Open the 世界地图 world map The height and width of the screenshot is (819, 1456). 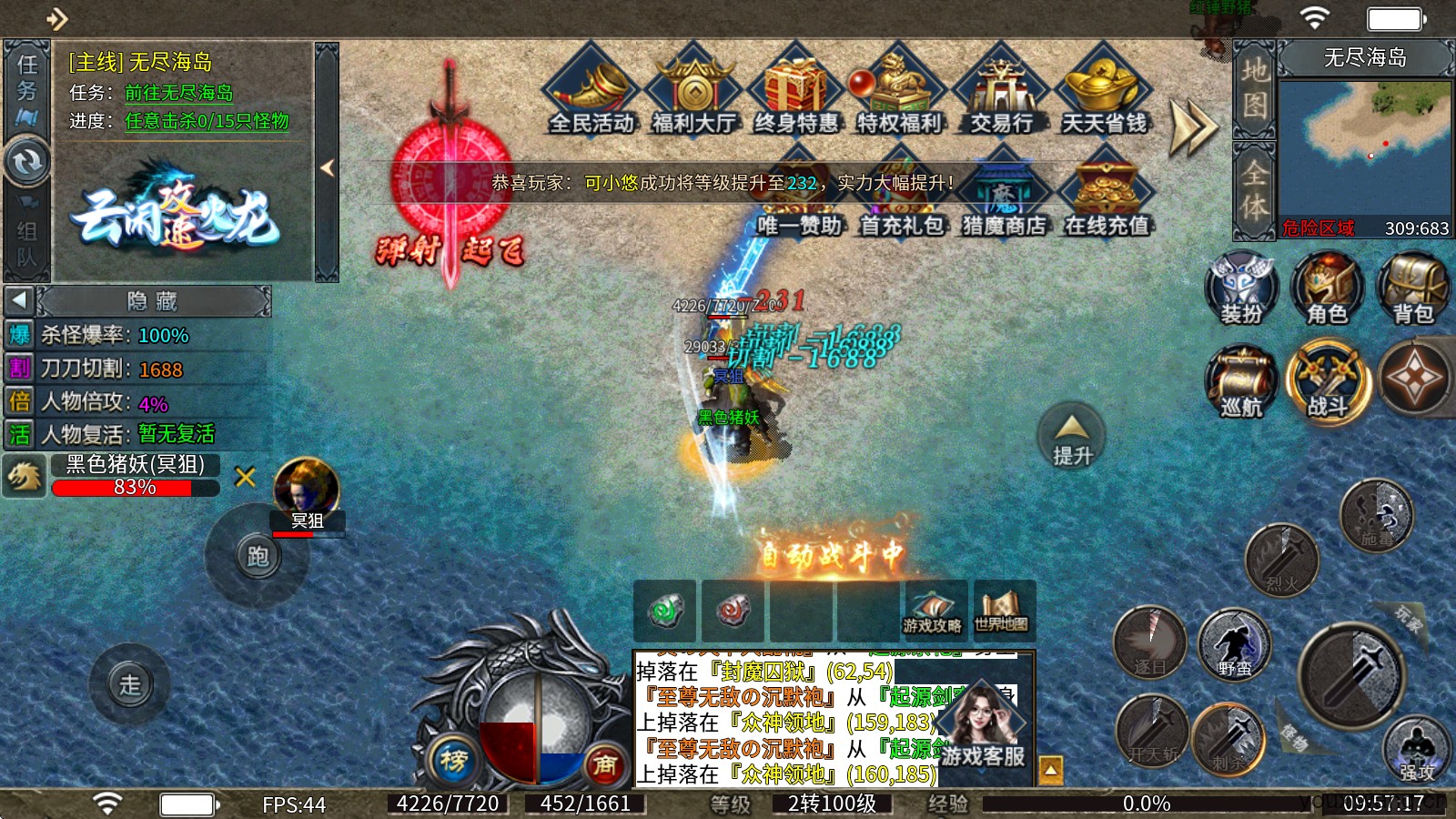click(1002, 612)
